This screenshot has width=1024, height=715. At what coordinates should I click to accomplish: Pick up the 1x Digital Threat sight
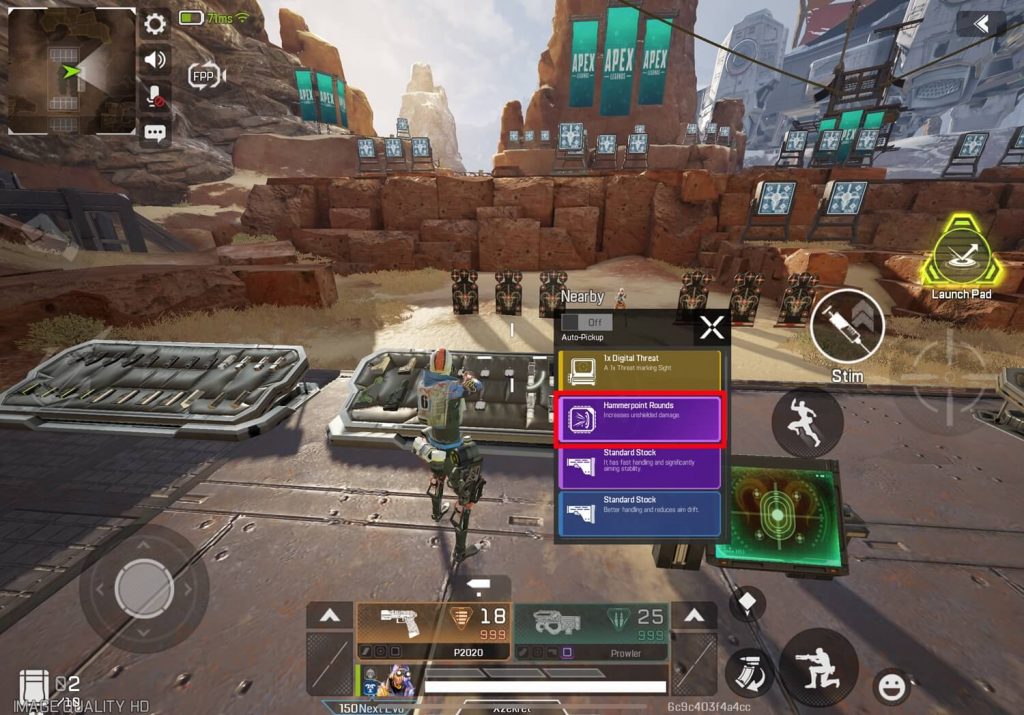(640, 369)
